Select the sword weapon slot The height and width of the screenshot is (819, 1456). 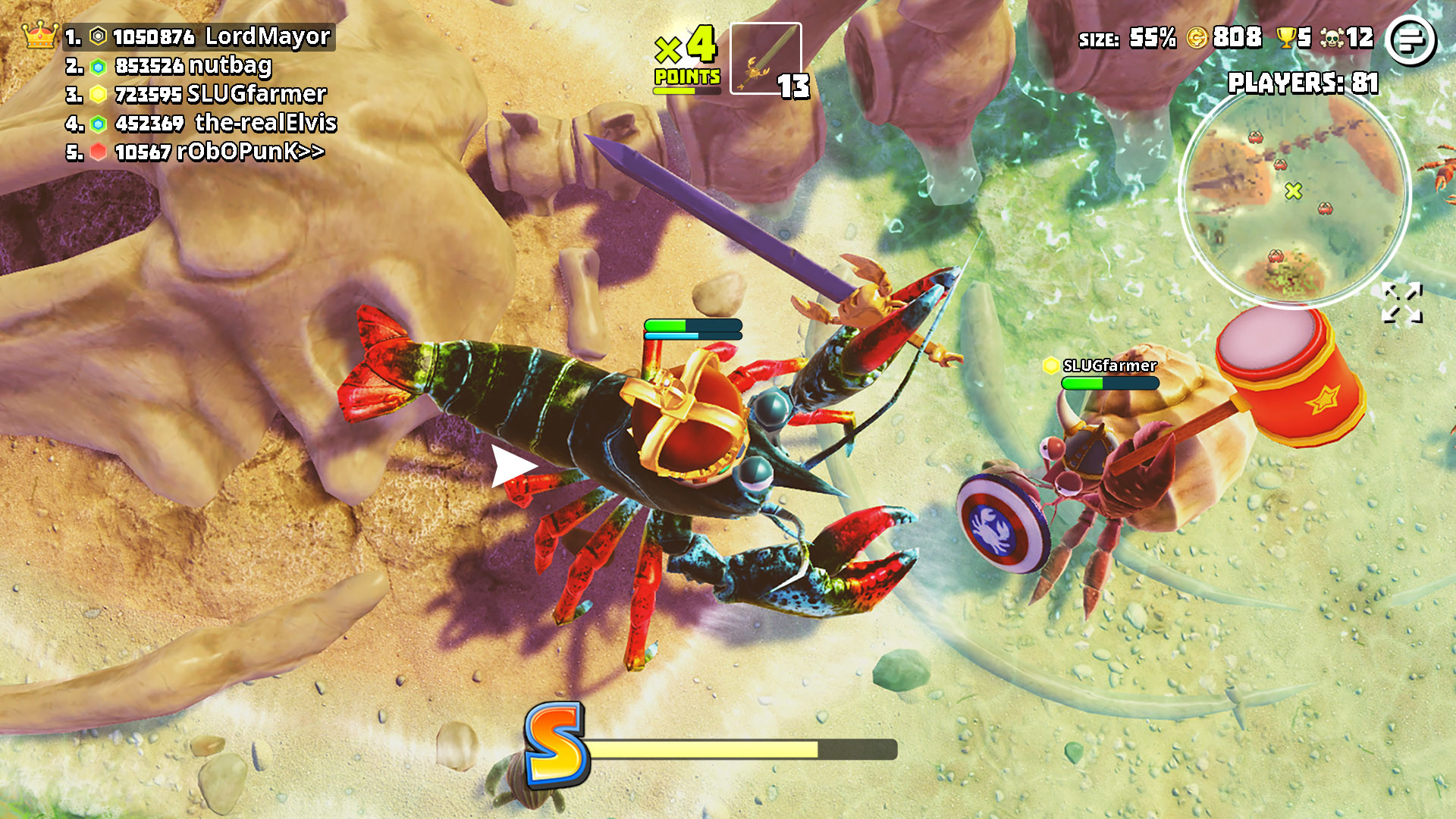pos(765,58)
